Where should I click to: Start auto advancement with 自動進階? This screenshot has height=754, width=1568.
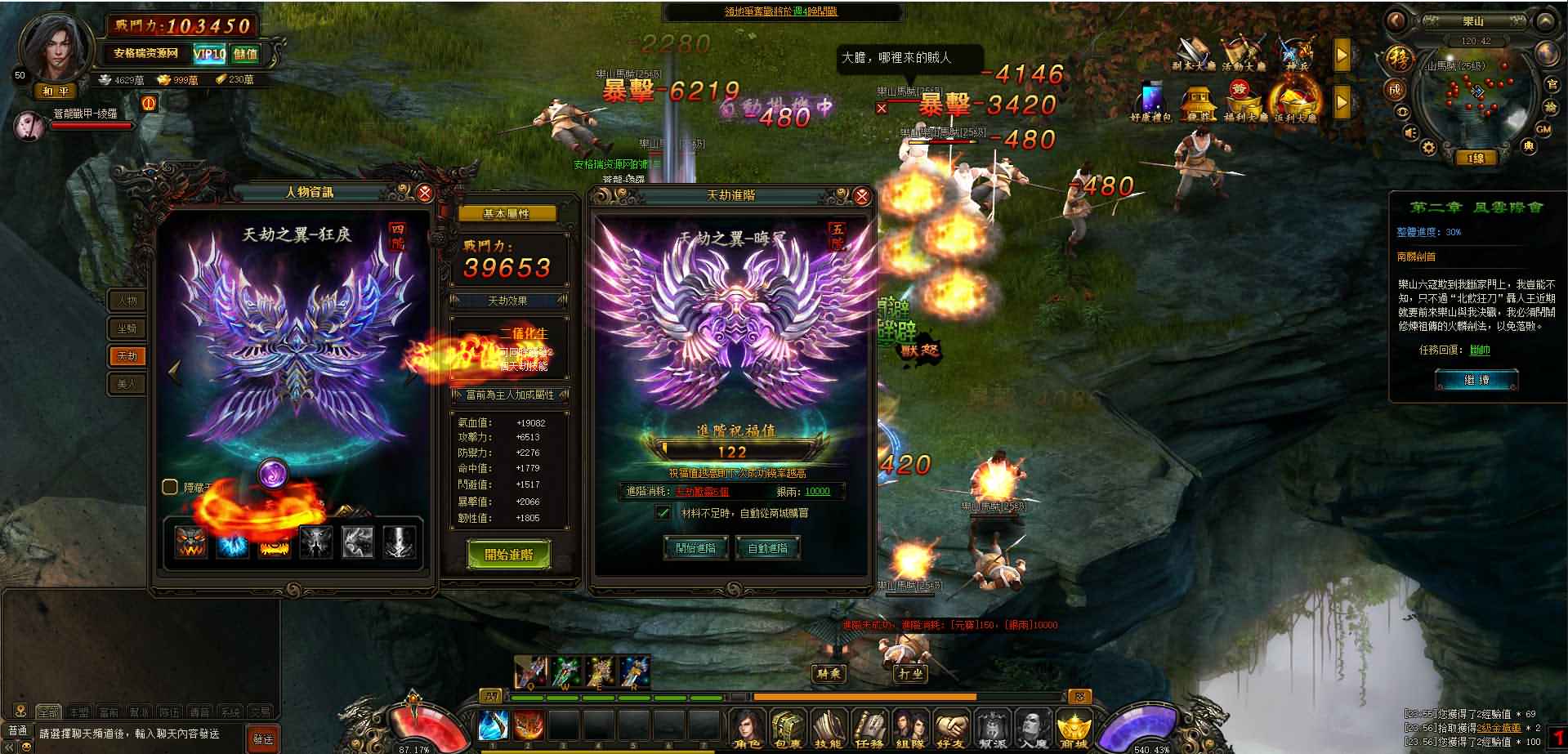point(767,548)
